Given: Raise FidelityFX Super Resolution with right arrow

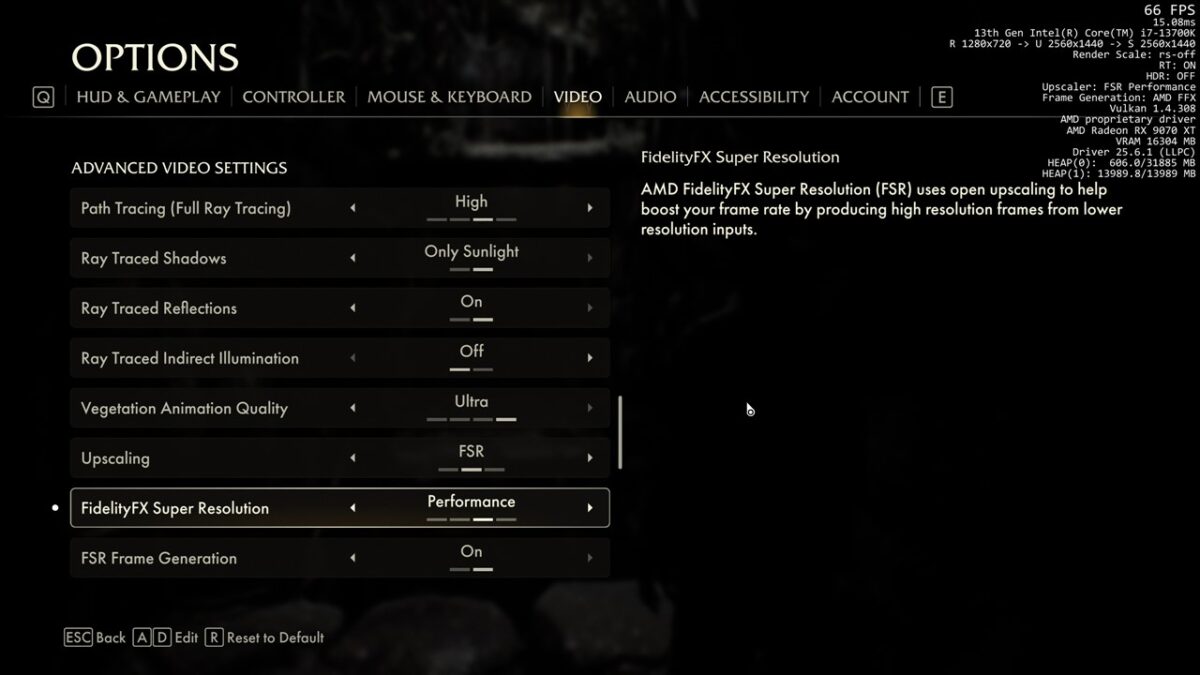Looking at the screenshot, I should click(590, 508).
